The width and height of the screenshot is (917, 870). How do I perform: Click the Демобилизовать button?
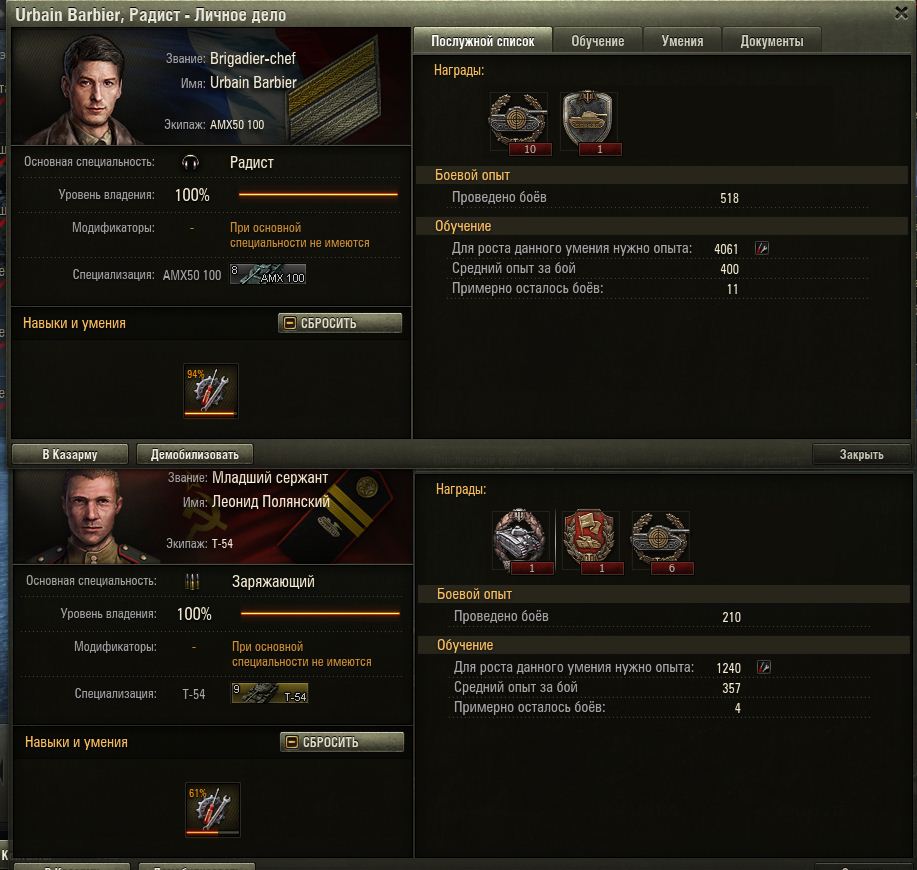[x=194, y=455]
